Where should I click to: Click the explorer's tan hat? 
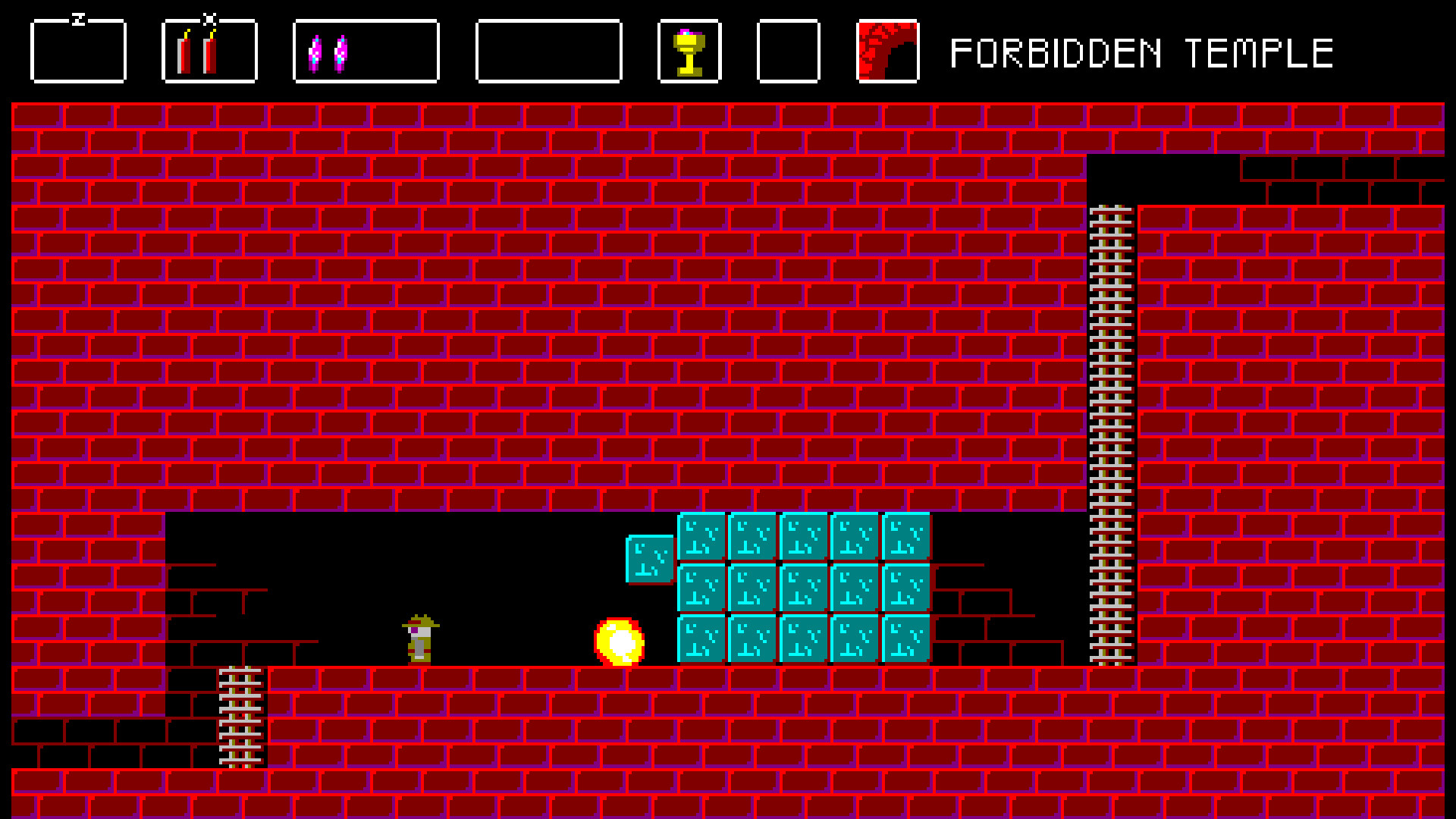tap(419, 623)
